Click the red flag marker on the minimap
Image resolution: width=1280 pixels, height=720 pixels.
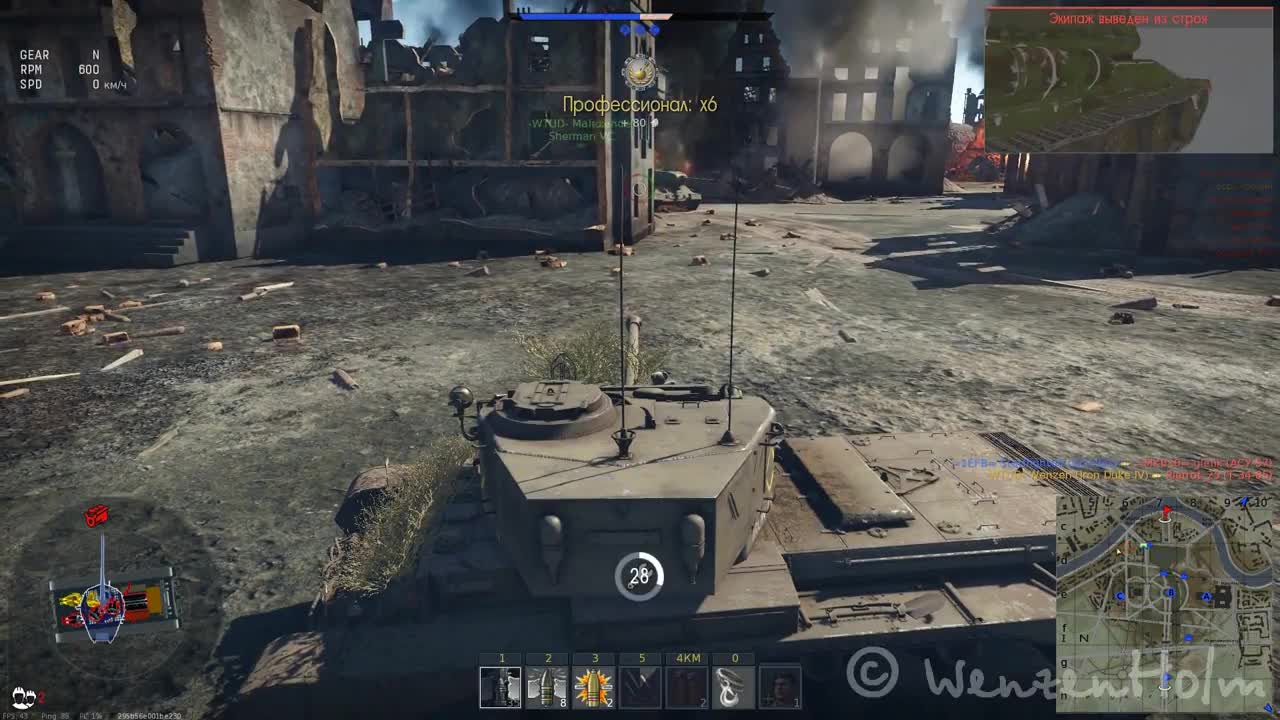pos(1167,511)
